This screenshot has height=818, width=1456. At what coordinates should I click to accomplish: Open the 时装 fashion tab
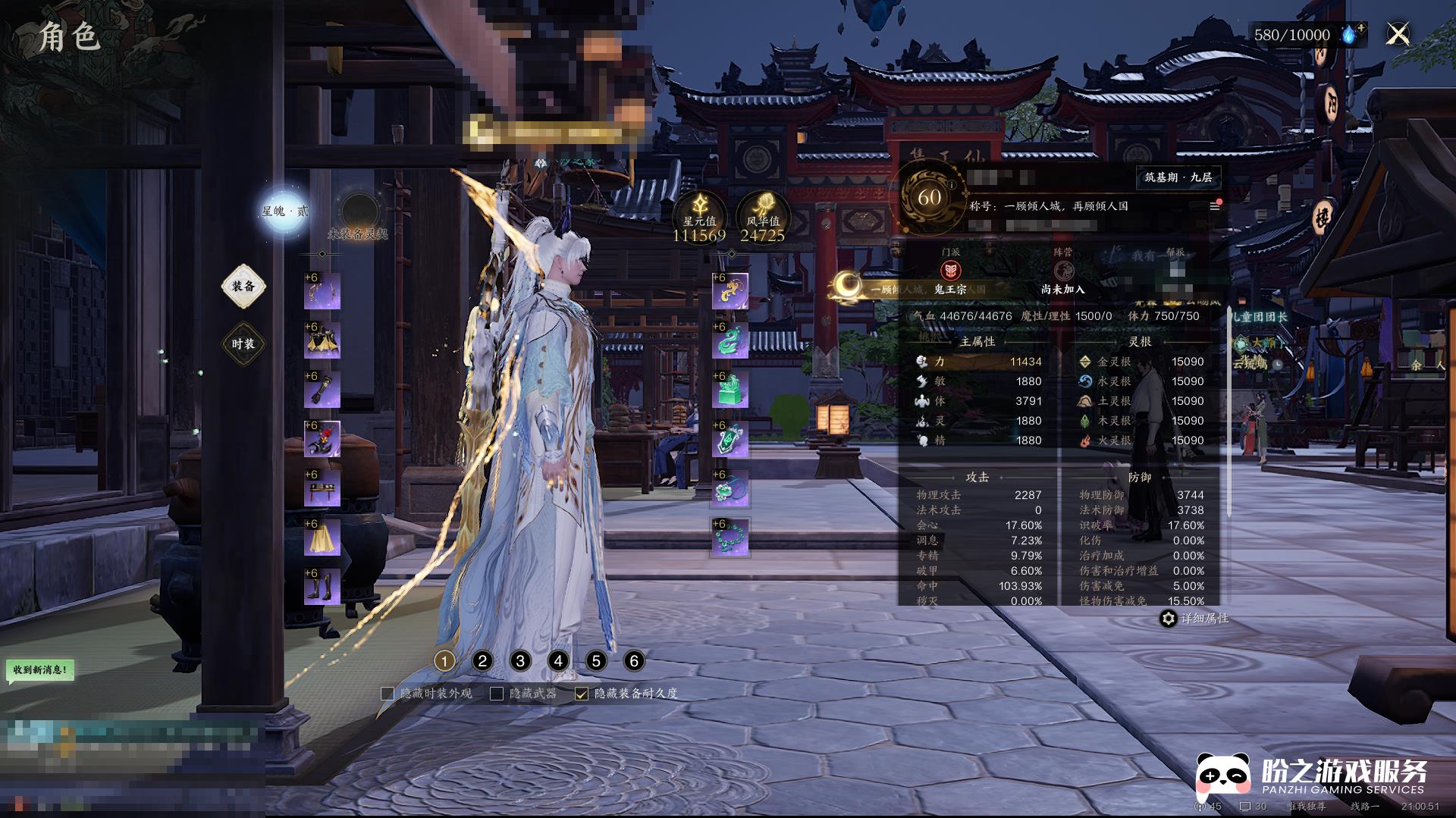pos(243,344)
